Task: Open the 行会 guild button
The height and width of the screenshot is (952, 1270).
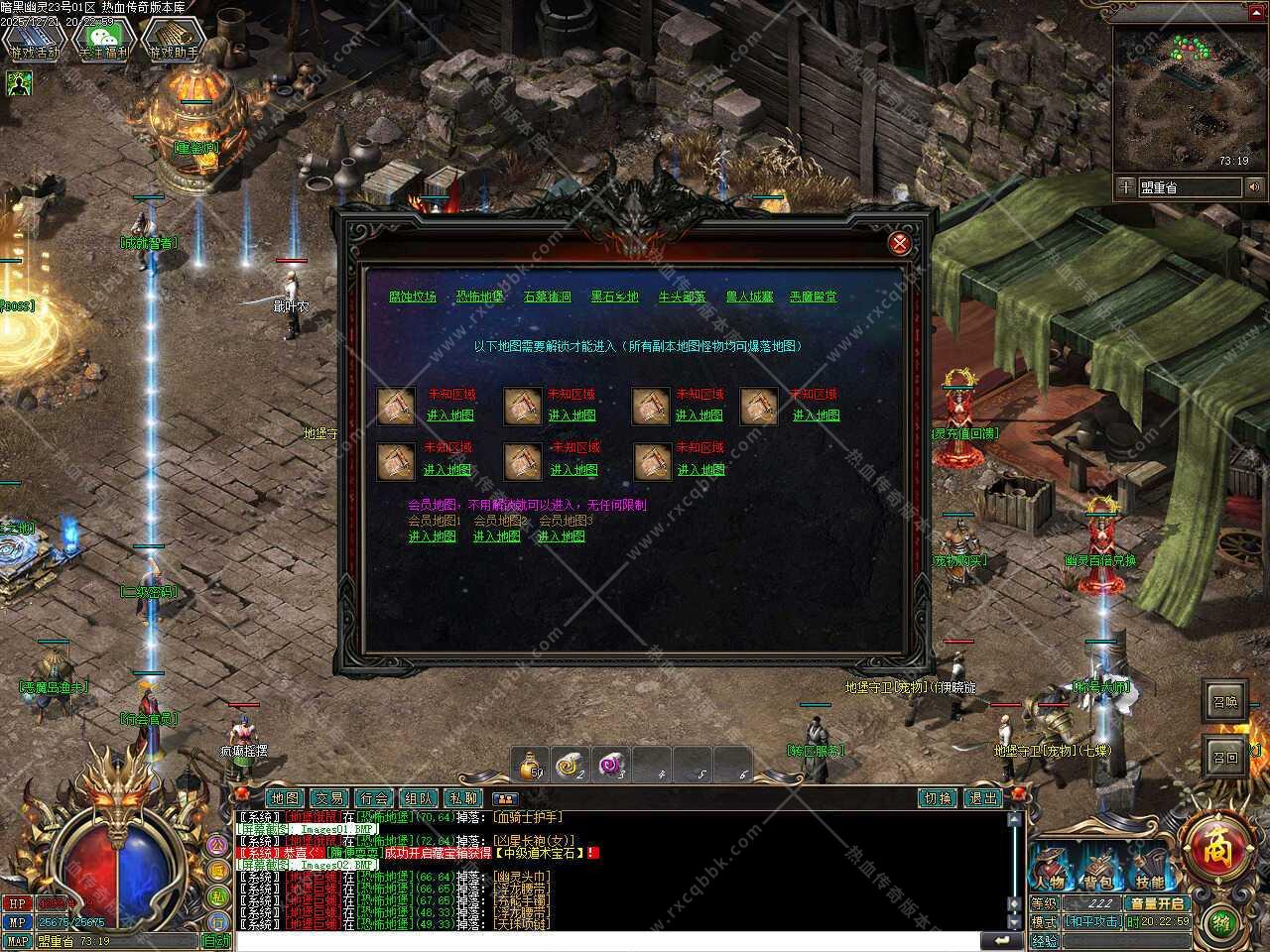Action: 374,798
